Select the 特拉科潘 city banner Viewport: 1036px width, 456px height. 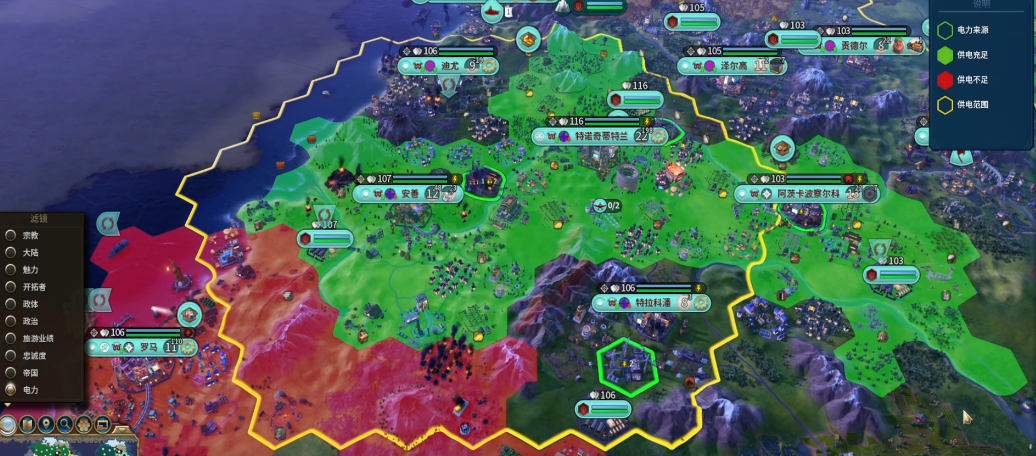(652, 302)
